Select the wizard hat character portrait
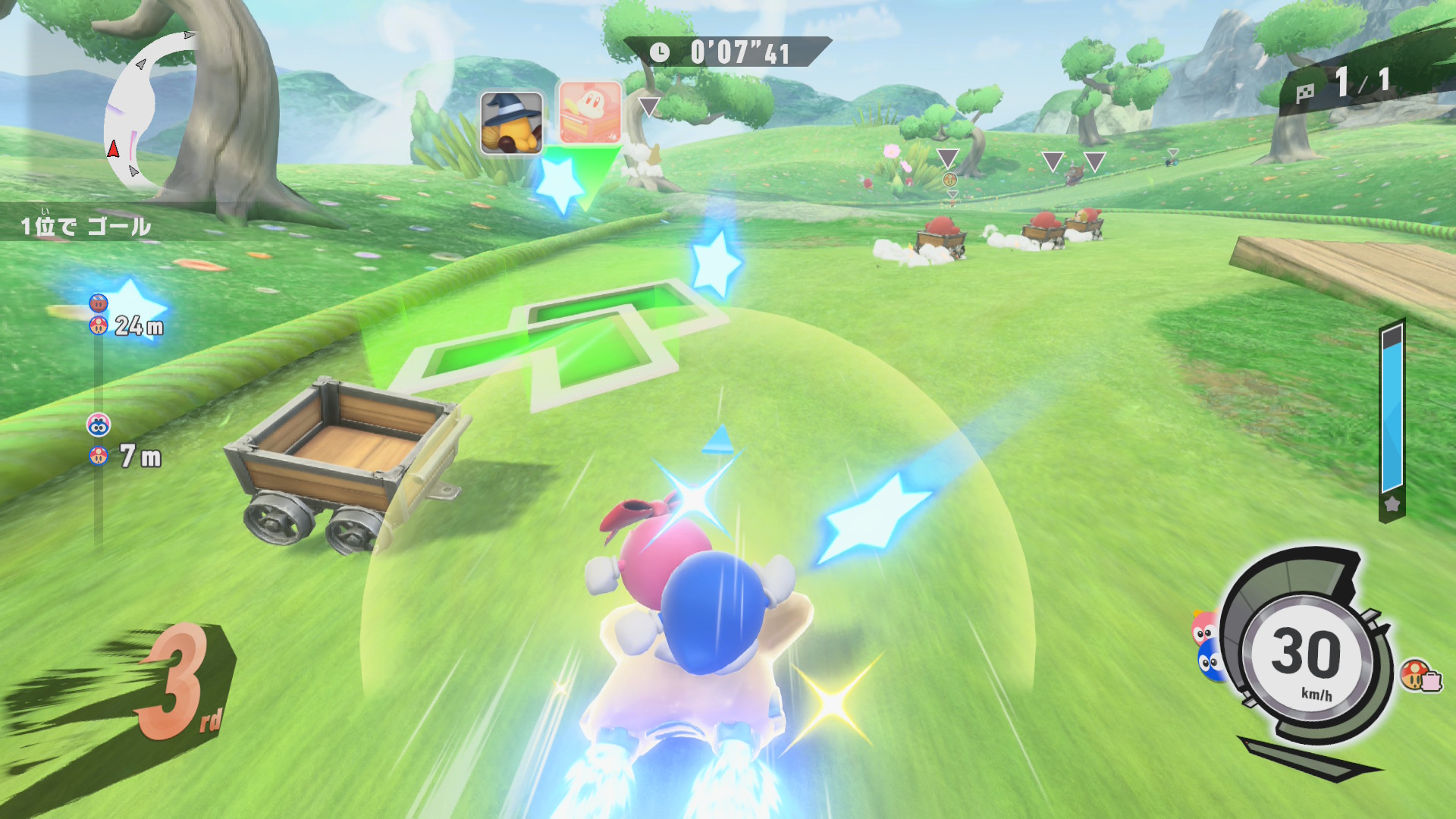Image resolution: width=1456 pixels, height=819 pixels. pos(511,124)
